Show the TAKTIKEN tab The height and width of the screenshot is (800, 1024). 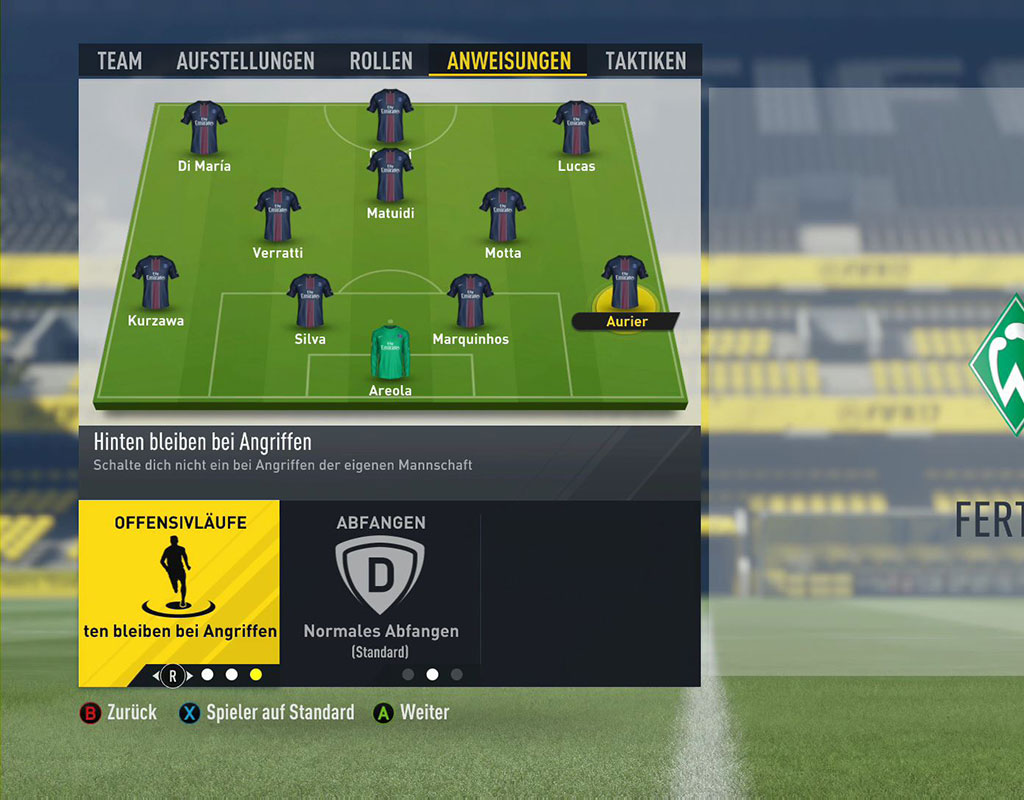(x=646, y=61)
